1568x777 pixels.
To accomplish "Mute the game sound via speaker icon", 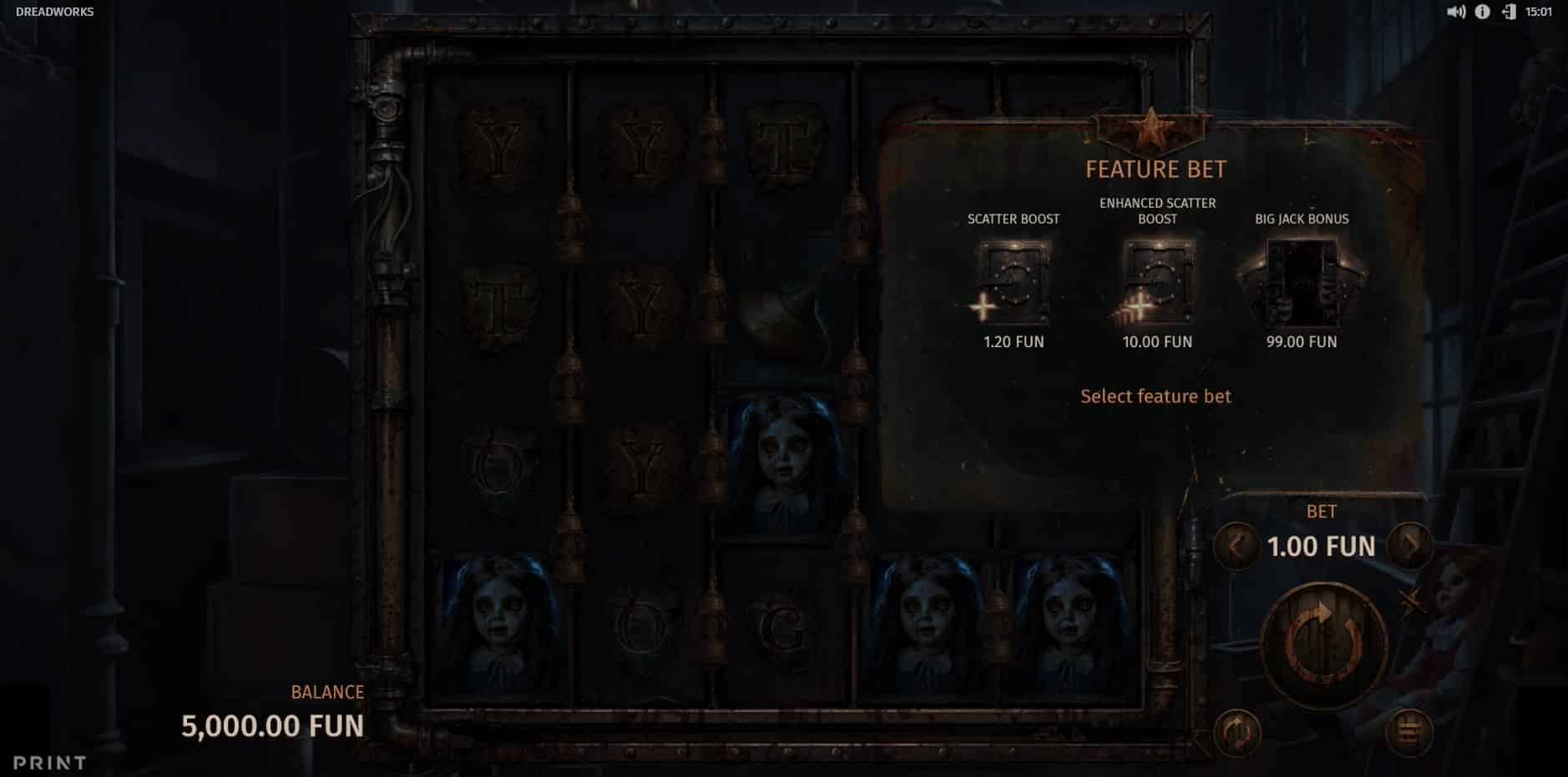I will point(1455,12).
